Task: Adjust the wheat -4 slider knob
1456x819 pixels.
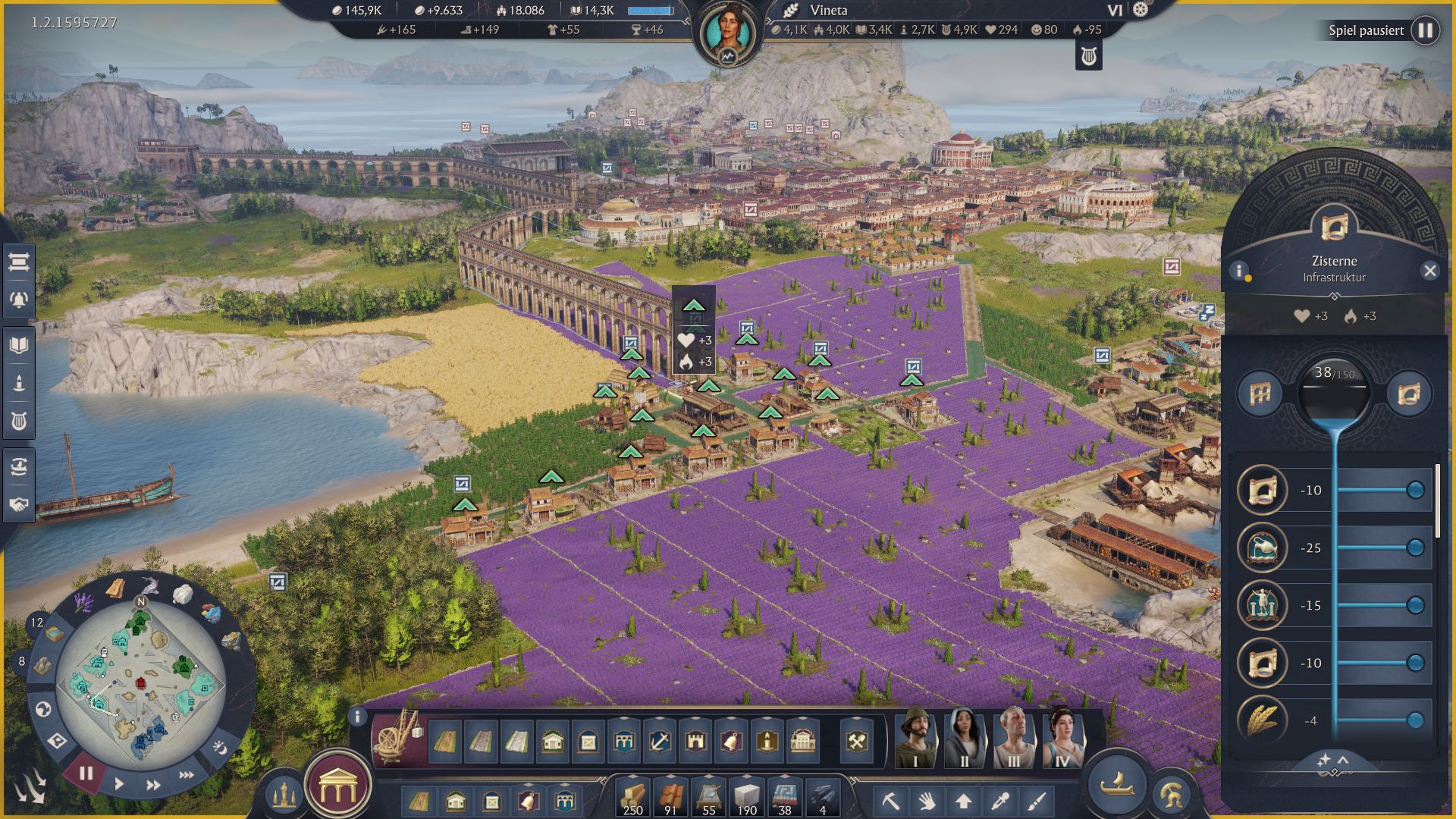Action: (x=1415, y=720)
